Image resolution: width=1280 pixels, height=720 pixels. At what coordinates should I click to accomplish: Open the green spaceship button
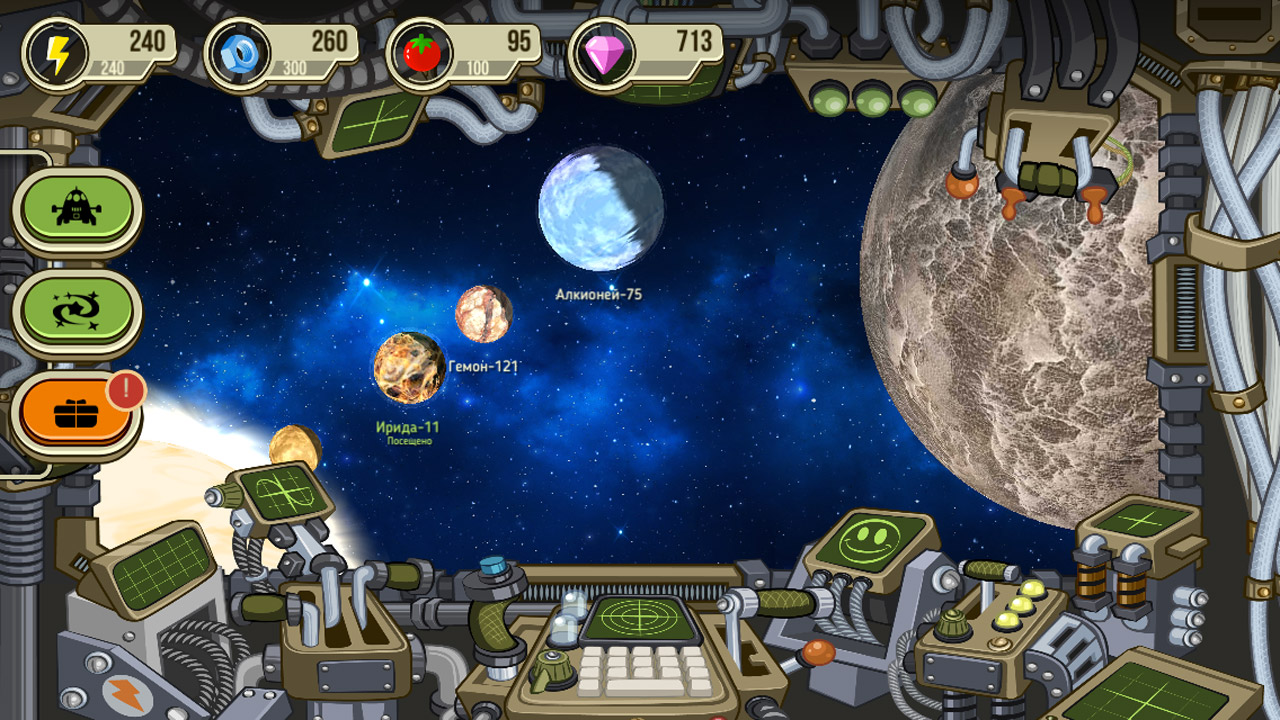77,208
